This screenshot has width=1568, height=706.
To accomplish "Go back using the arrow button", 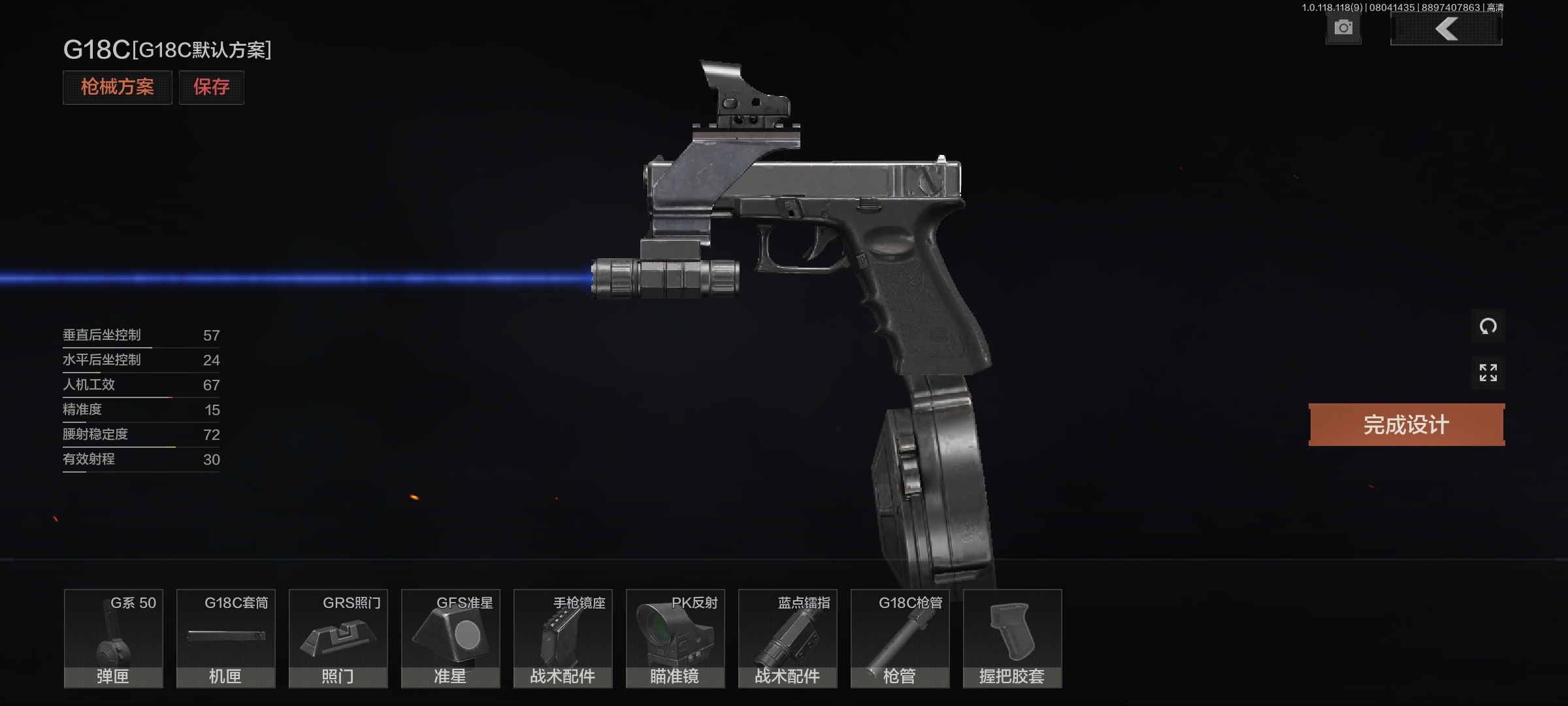I will (x=1446, y=29).
